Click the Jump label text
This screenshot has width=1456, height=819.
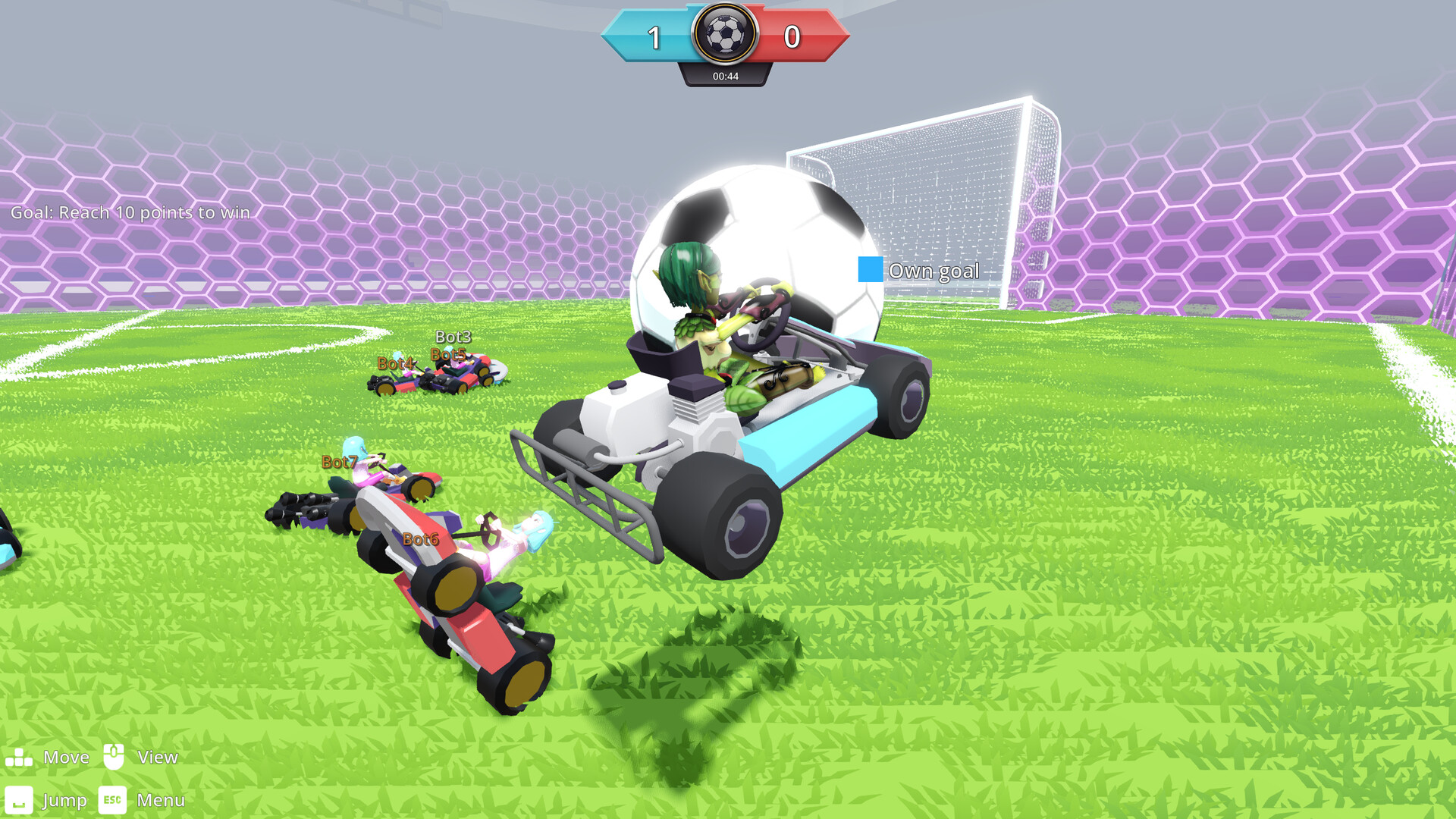(x=64, y=799)
